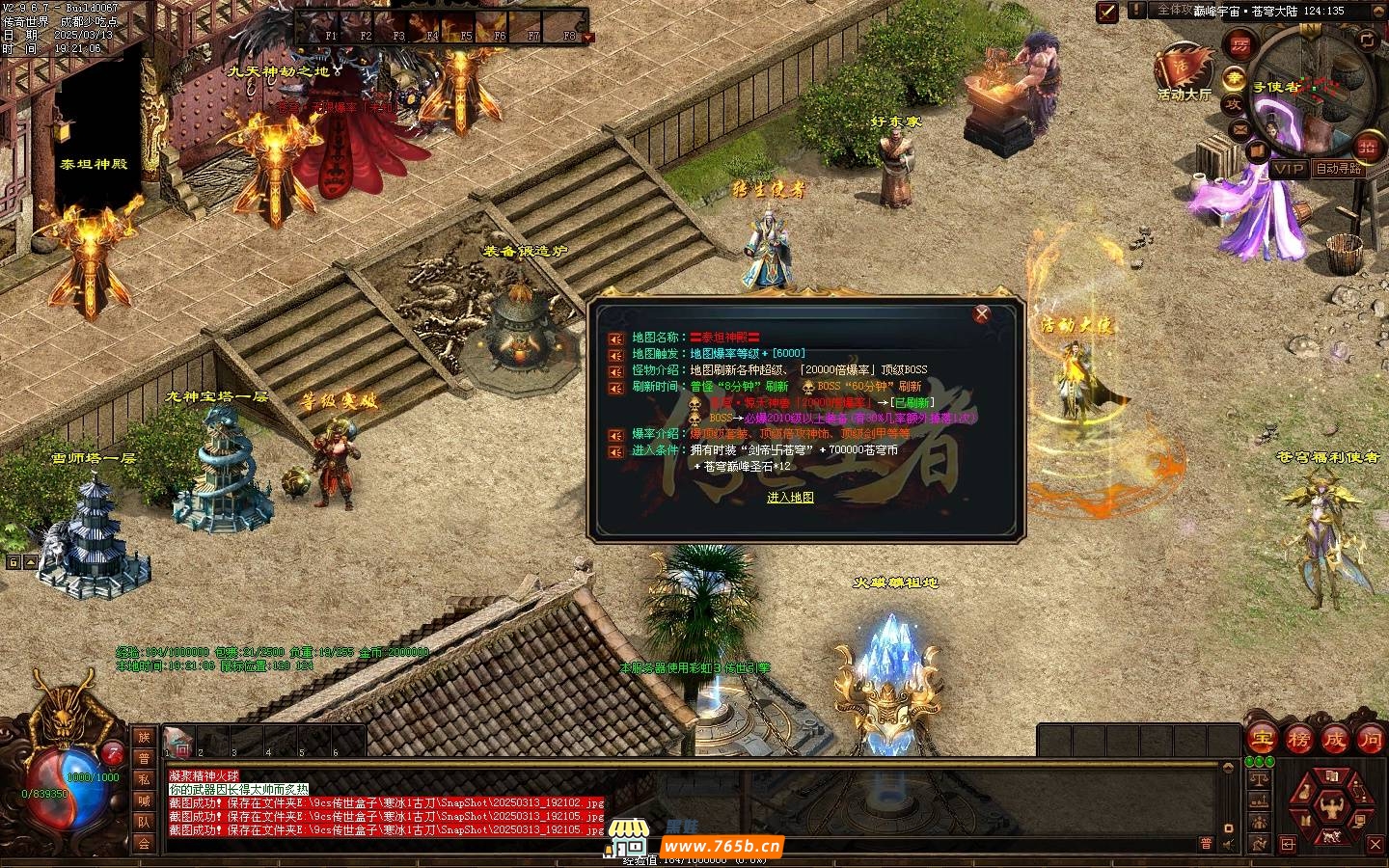Click the 进入地图 link to enter the map
The image size is (1389, 868).
[790, 498]
